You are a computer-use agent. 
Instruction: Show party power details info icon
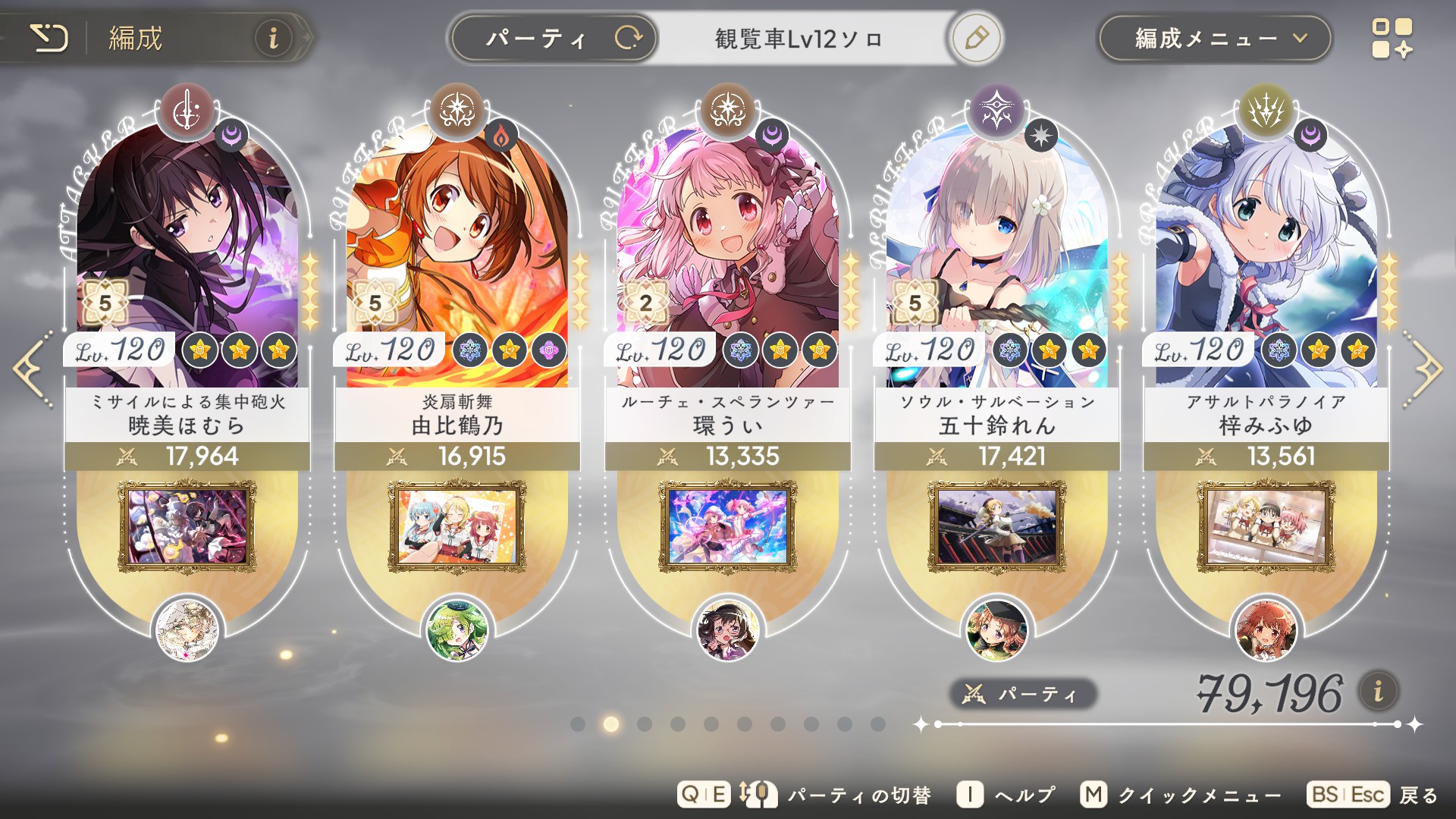(1378, 691)
